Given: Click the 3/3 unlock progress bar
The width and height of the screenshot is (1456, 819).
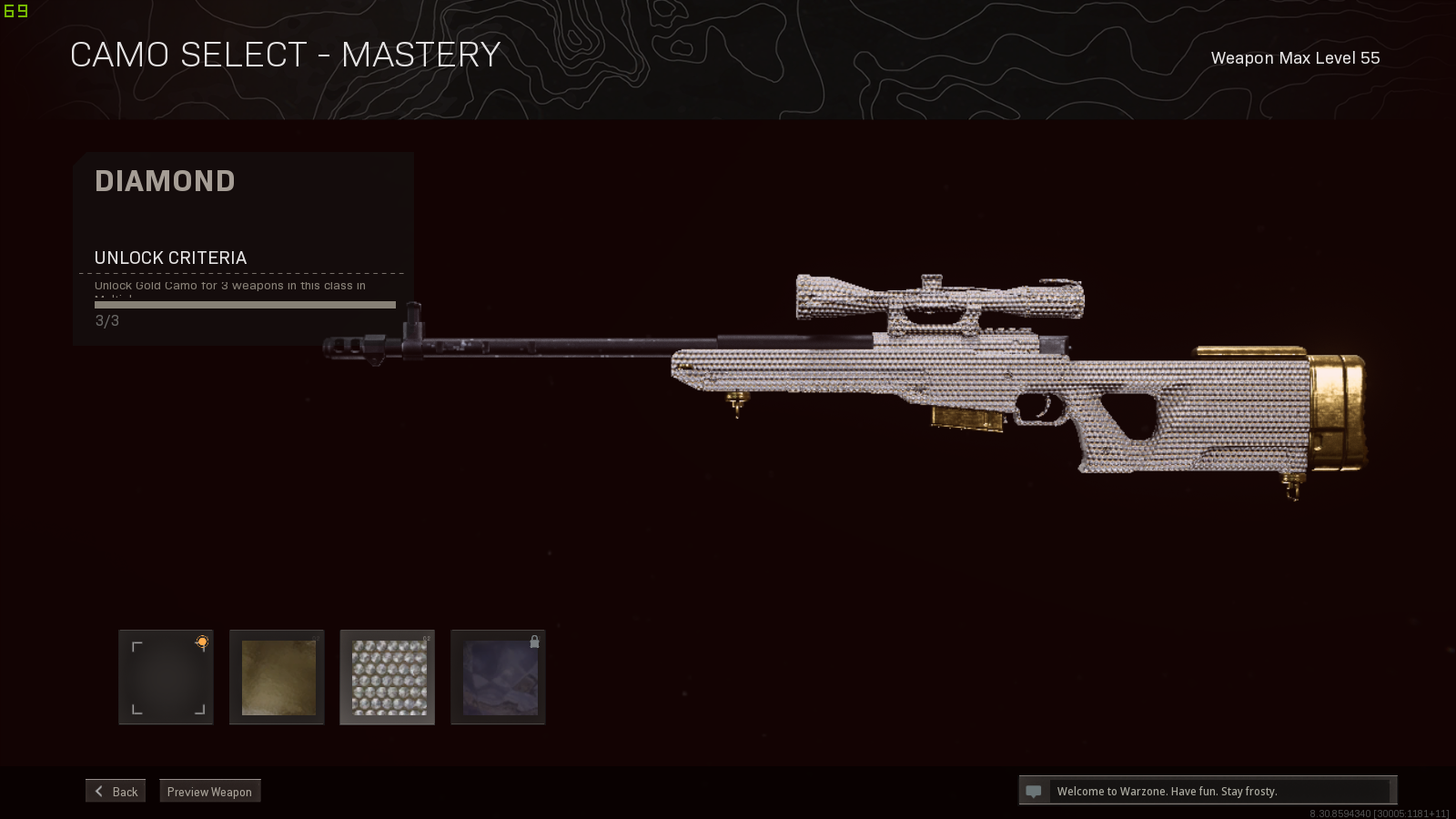Looking at the screenshot, I should 243,305.
